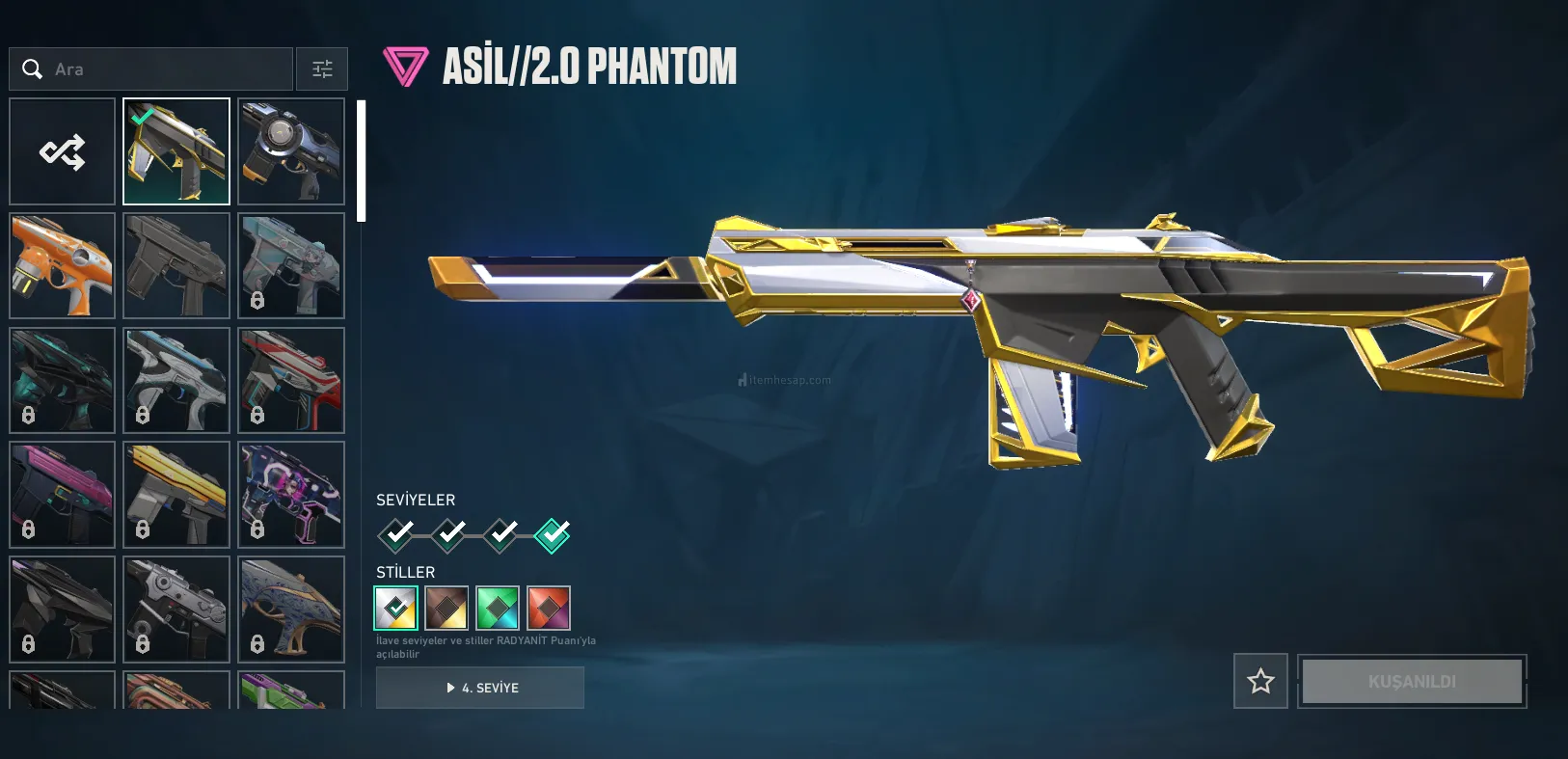Pick the default dark gray Phantom skin
Image resolution: width=1568 pixels, height=759 pixels.
176,266
